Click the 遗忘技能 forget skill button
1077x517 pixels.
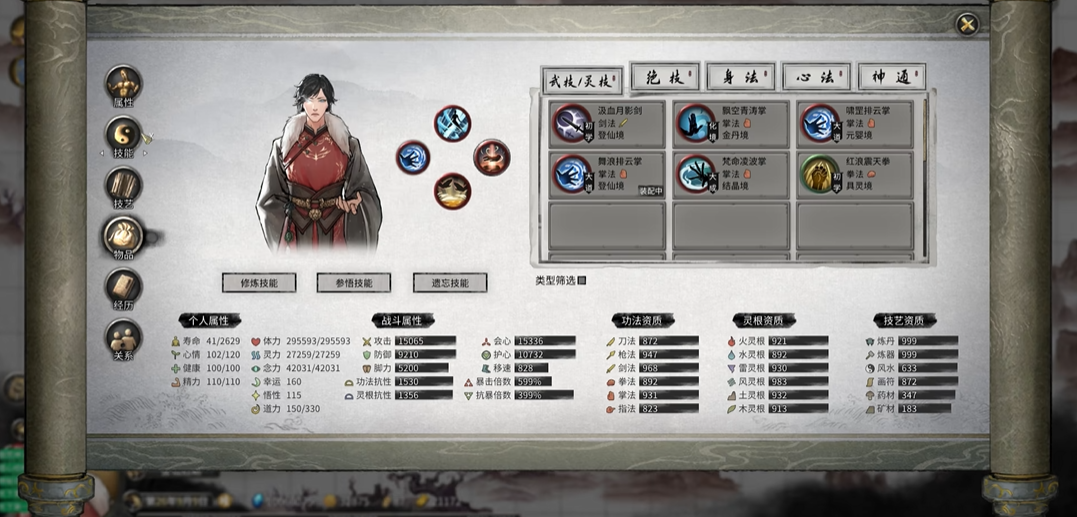[450, 283]
